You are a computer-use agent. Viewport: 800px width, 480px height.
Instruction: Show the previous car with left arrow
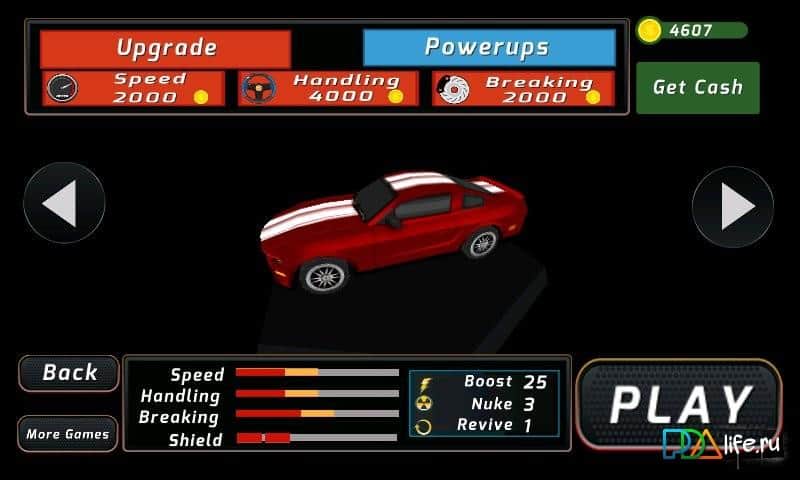pos(63,204)
